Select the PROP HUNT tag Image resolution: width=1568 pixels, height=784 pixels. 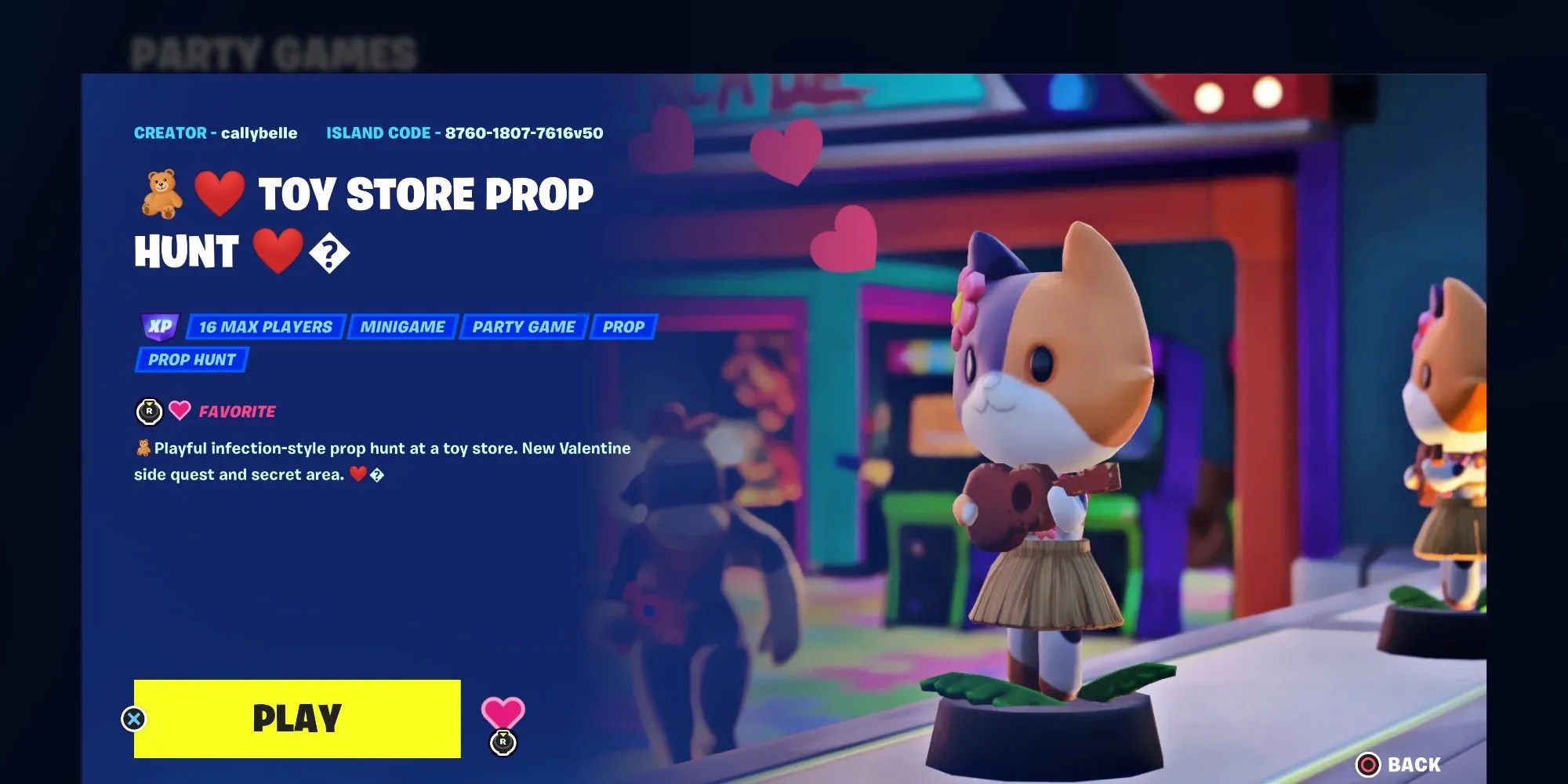click(x=191, y=360)
